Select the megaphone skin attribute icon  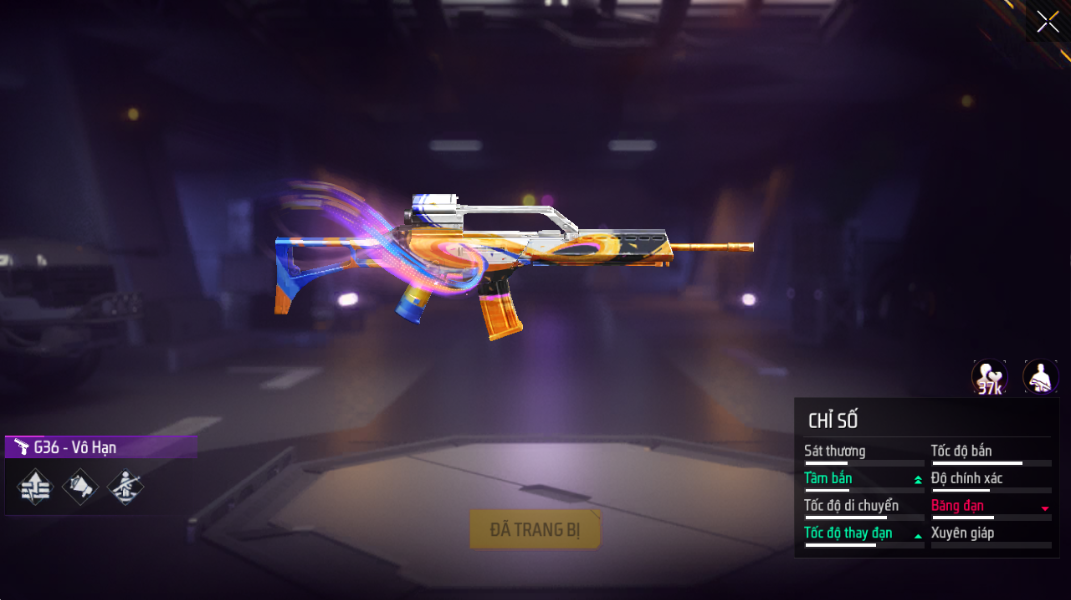click(80, 487)
